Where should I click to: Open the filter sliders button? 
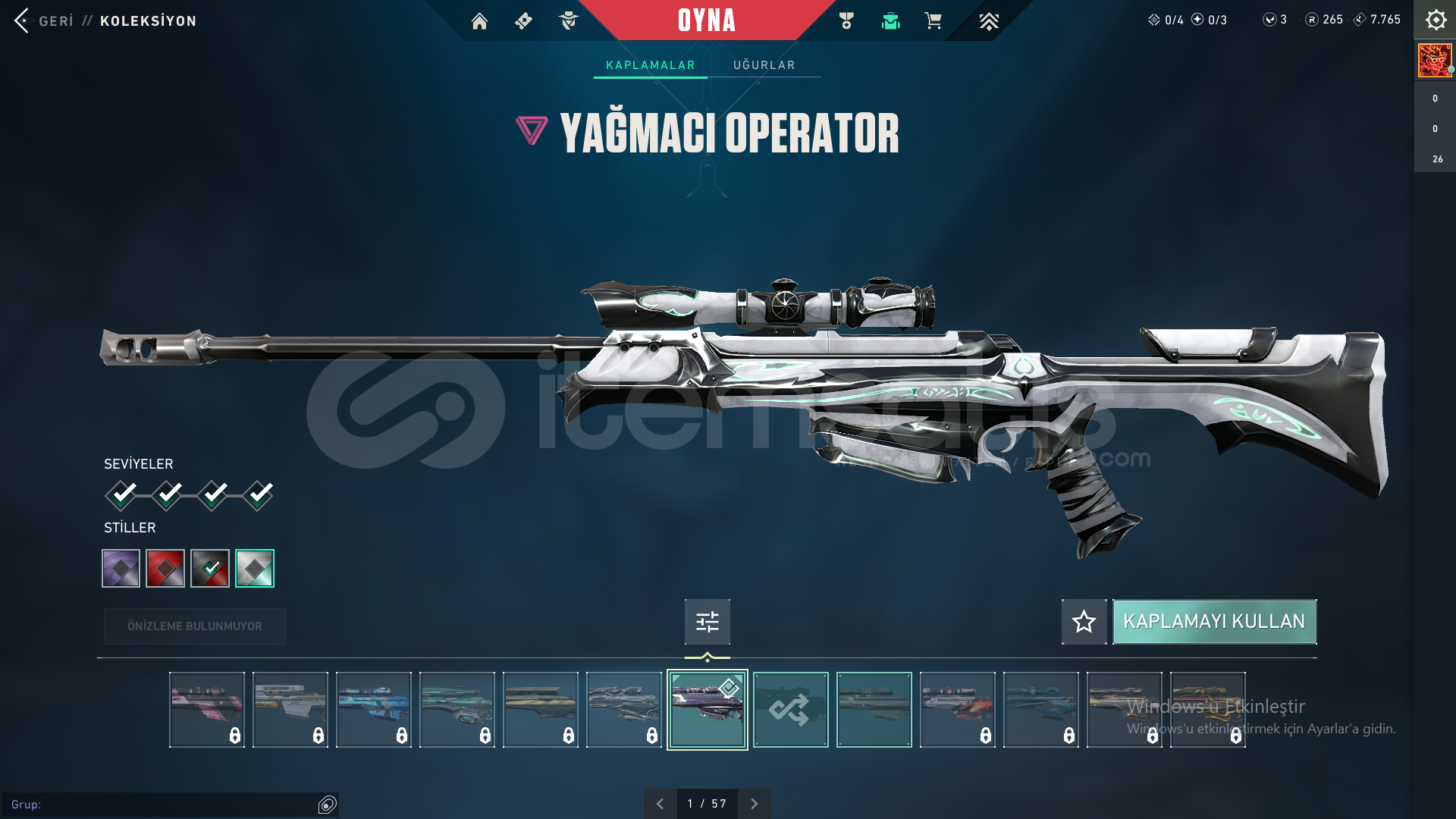[x=707, y=622]
